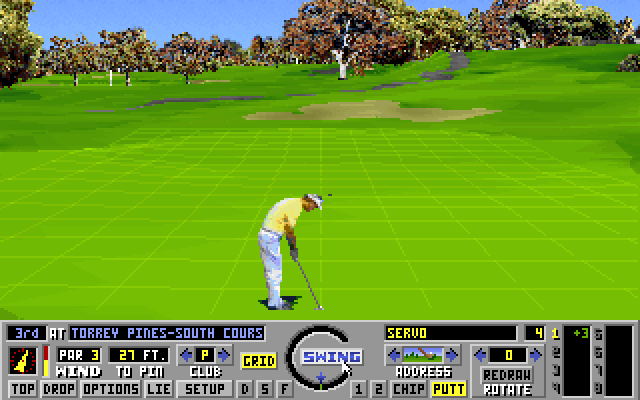Click the REDRAW button

pos(507,375)
